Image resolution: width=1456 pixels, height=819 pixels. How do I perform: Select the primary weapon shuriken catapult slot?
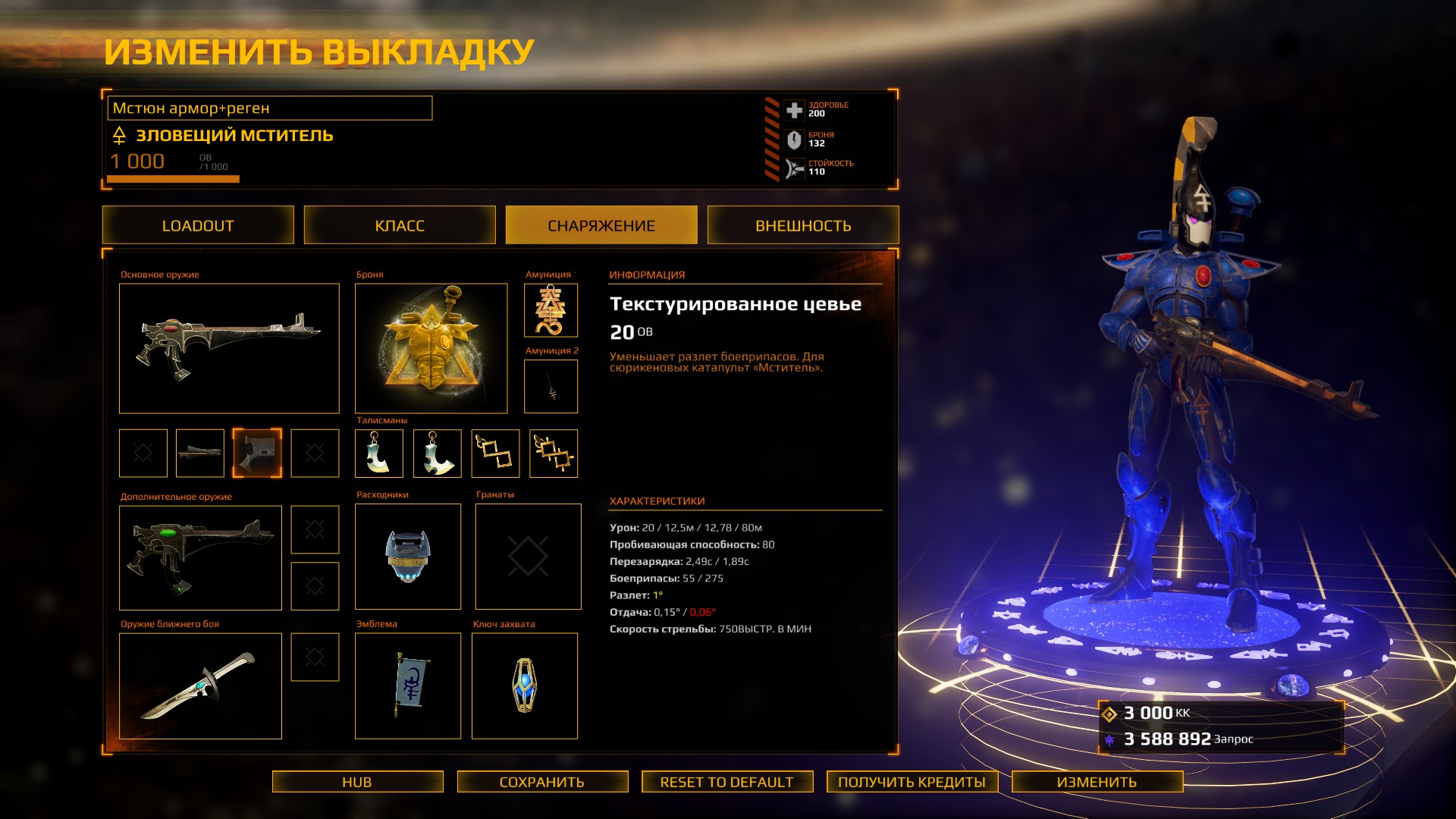(x=229, y=348)
